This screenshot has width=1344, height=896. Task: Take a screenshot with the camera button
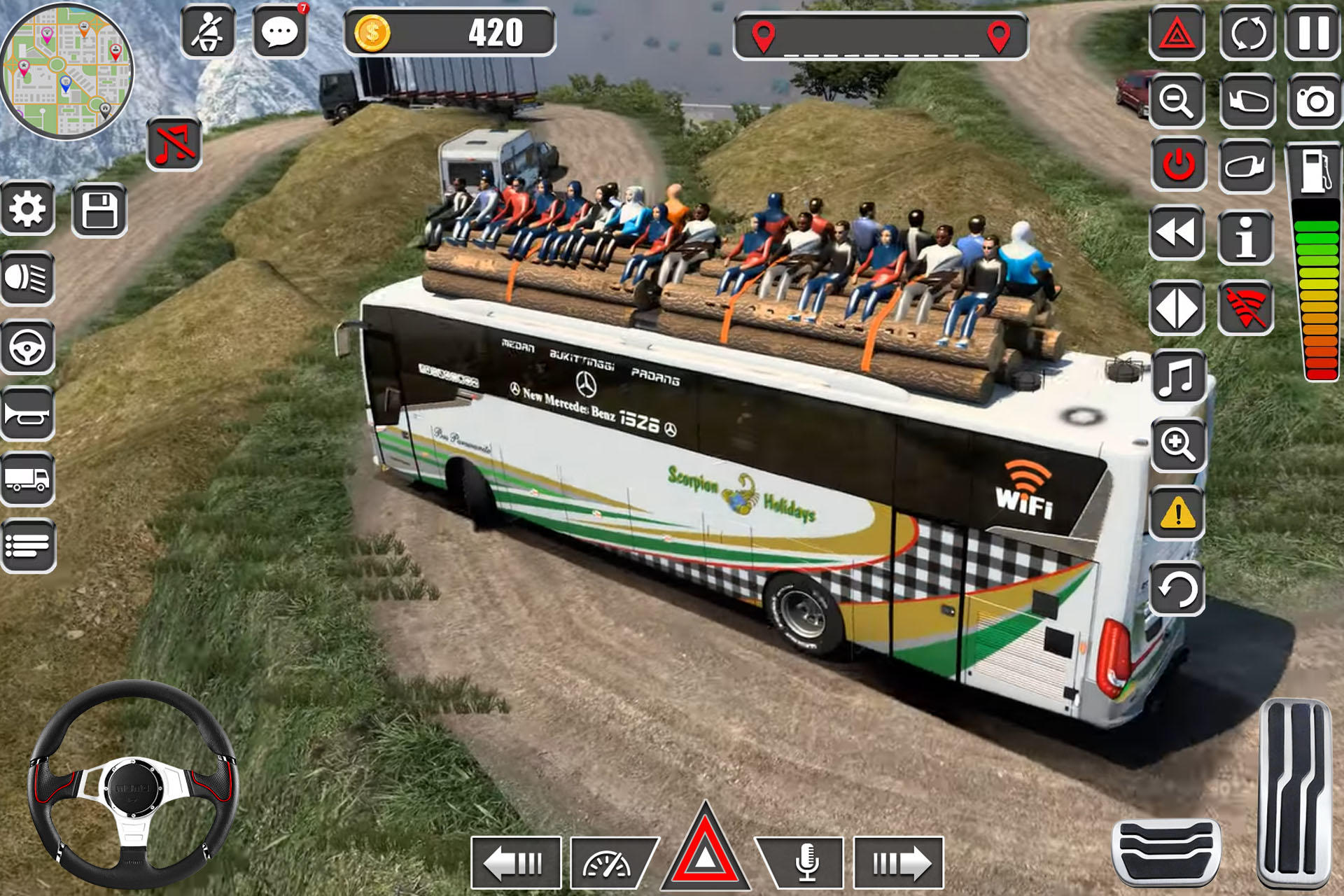coord(1315,101)
